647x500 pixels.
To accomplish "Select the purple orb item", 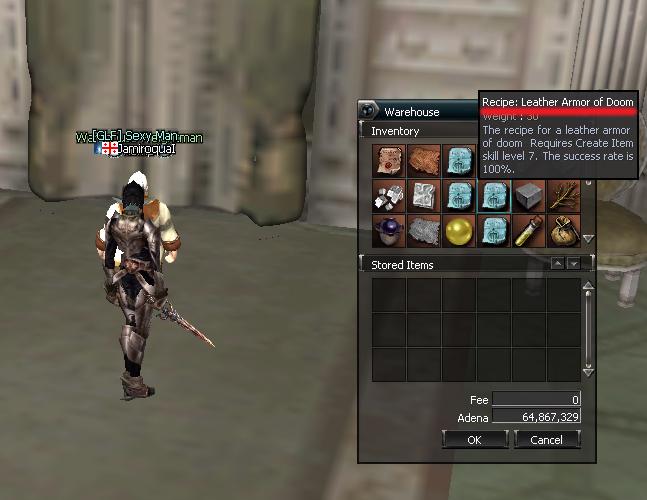I will pos(389,231).
